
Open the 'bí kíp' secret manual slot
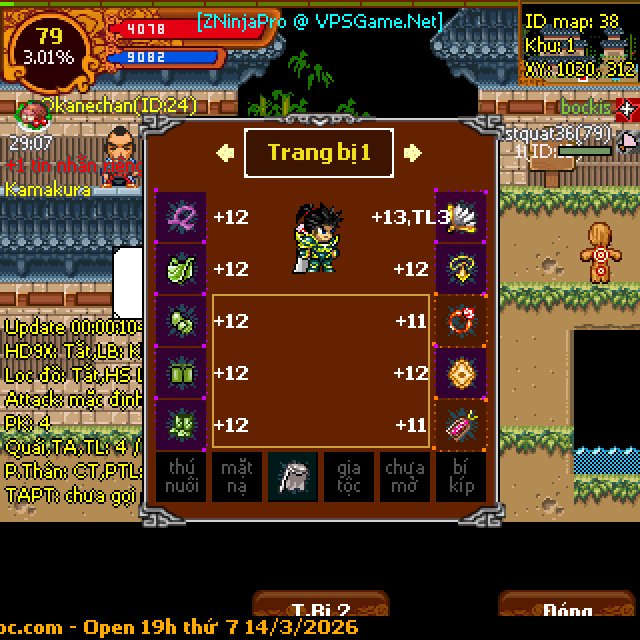coord(461,477)
